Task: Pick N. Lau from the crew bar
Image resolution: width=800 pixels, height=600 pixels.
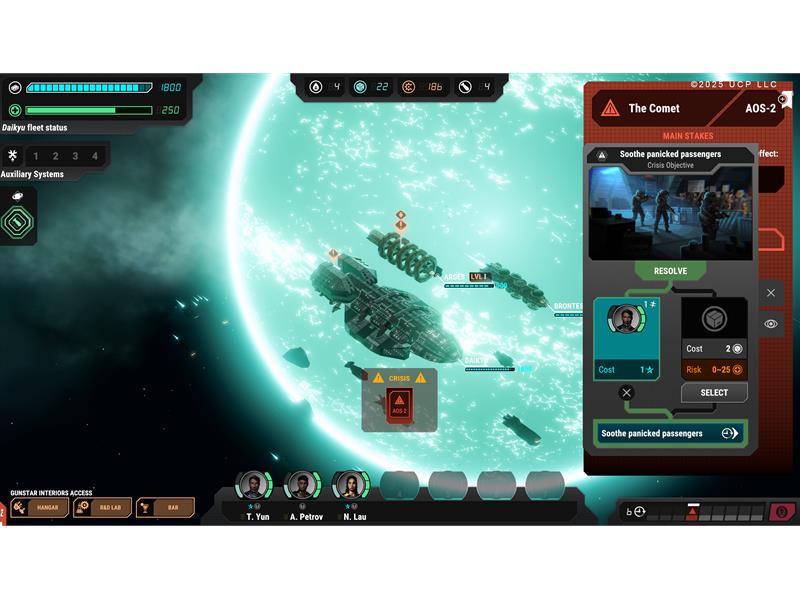Action: tap(352, 487)
